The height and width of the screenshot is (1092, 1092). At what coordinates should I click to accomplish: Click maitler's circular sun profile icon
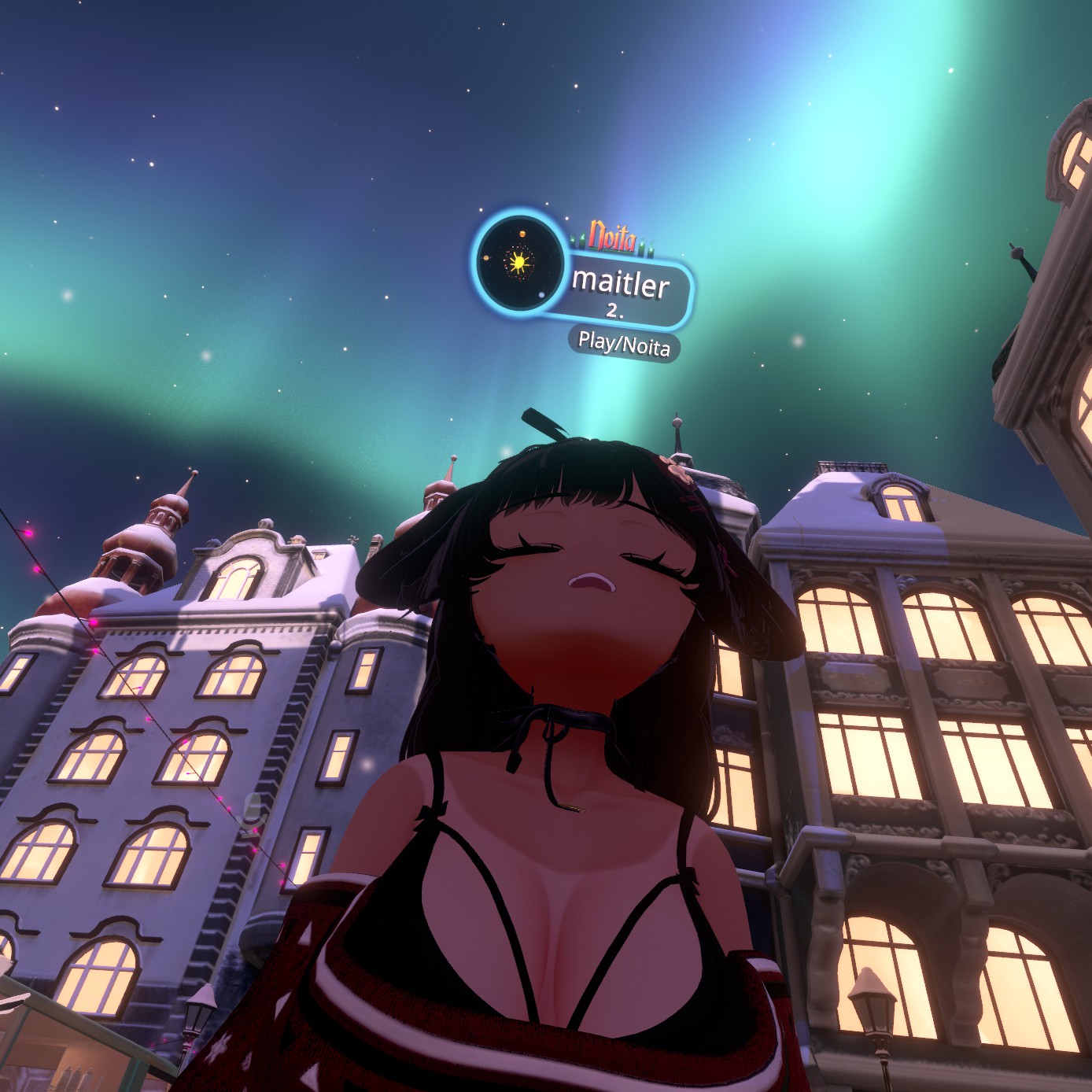pyautogui.click(x=519, y=262)
